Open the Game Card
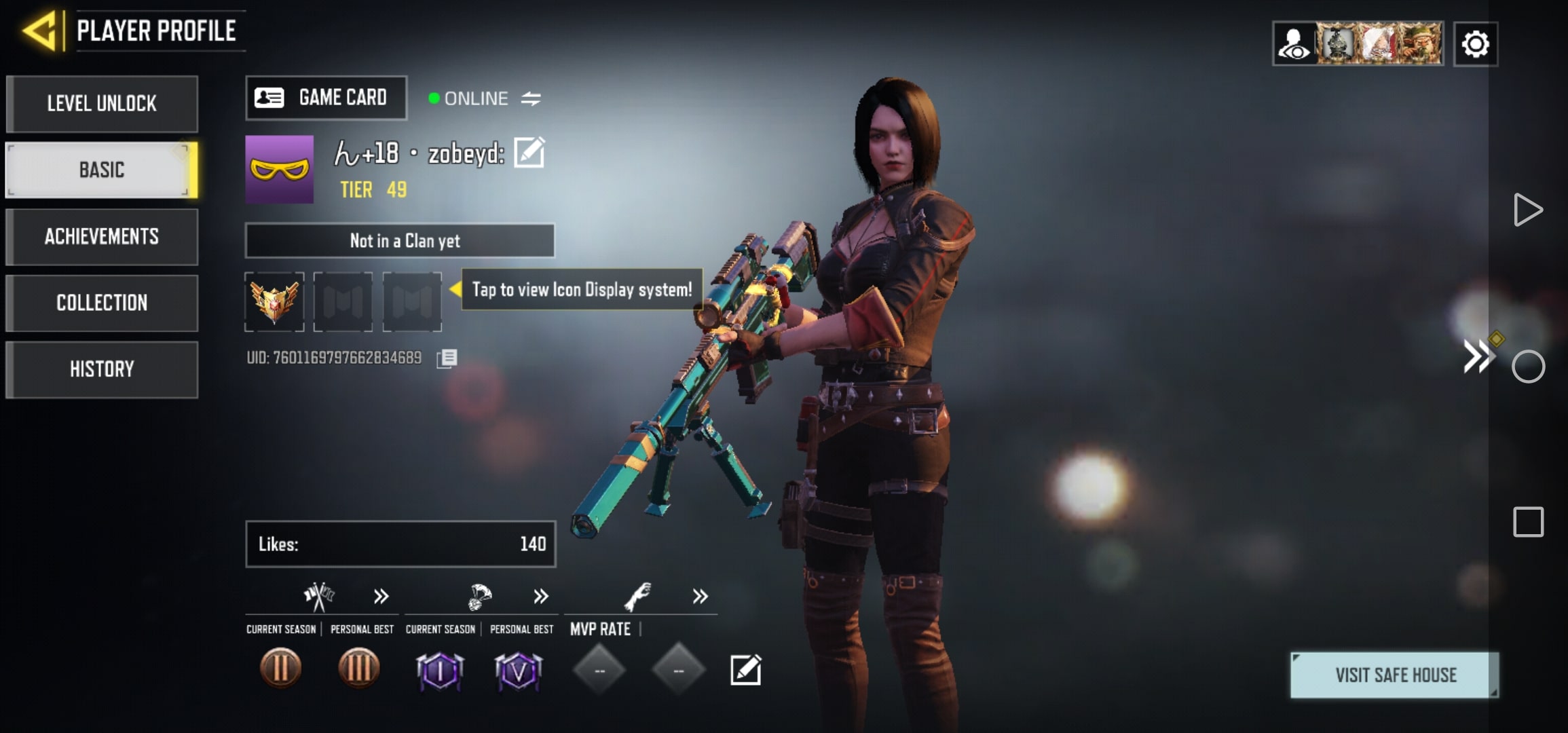The image size is (1568, 733). 326,98
